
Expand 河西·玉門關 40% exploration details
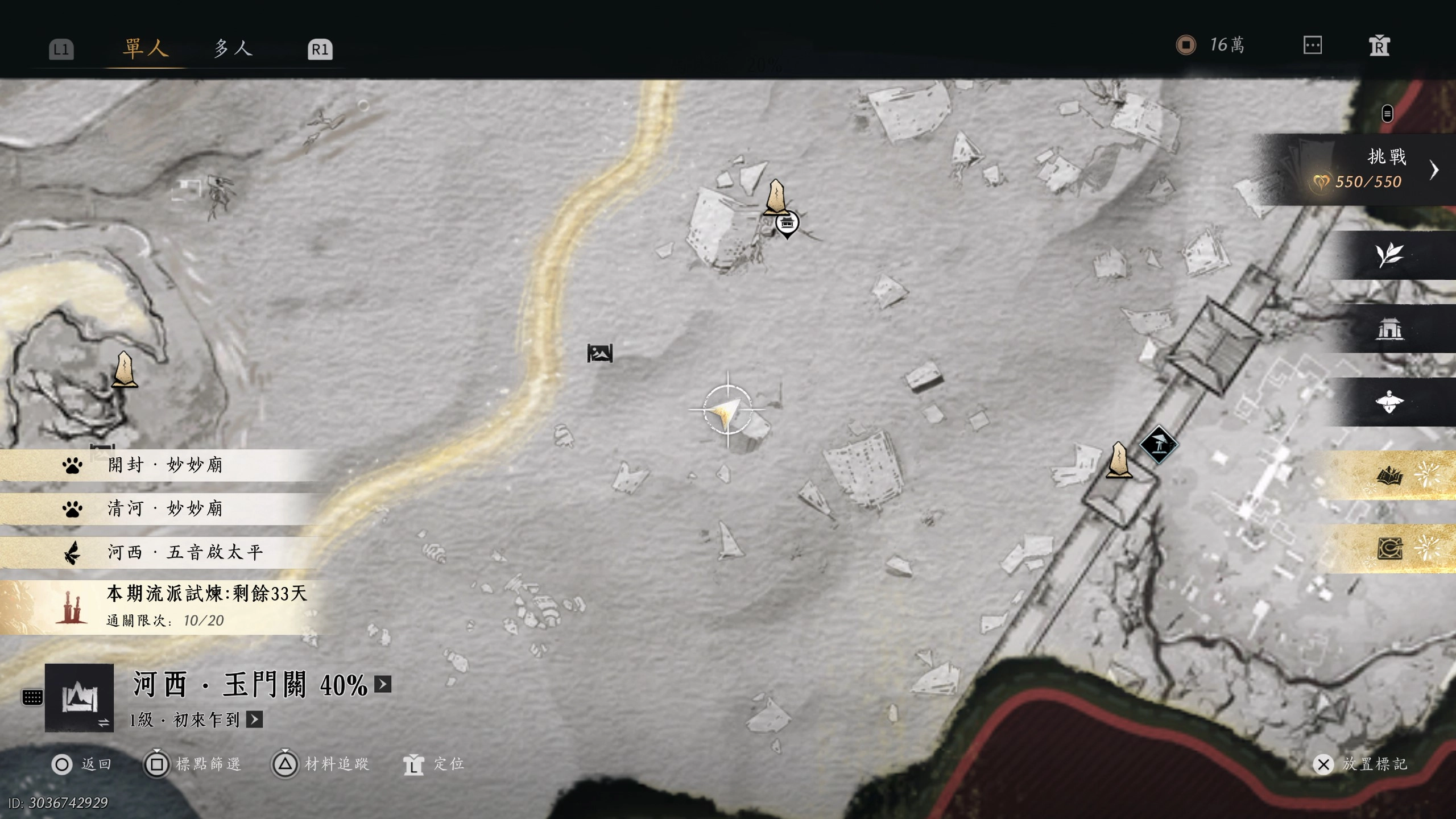click(383, 684)
